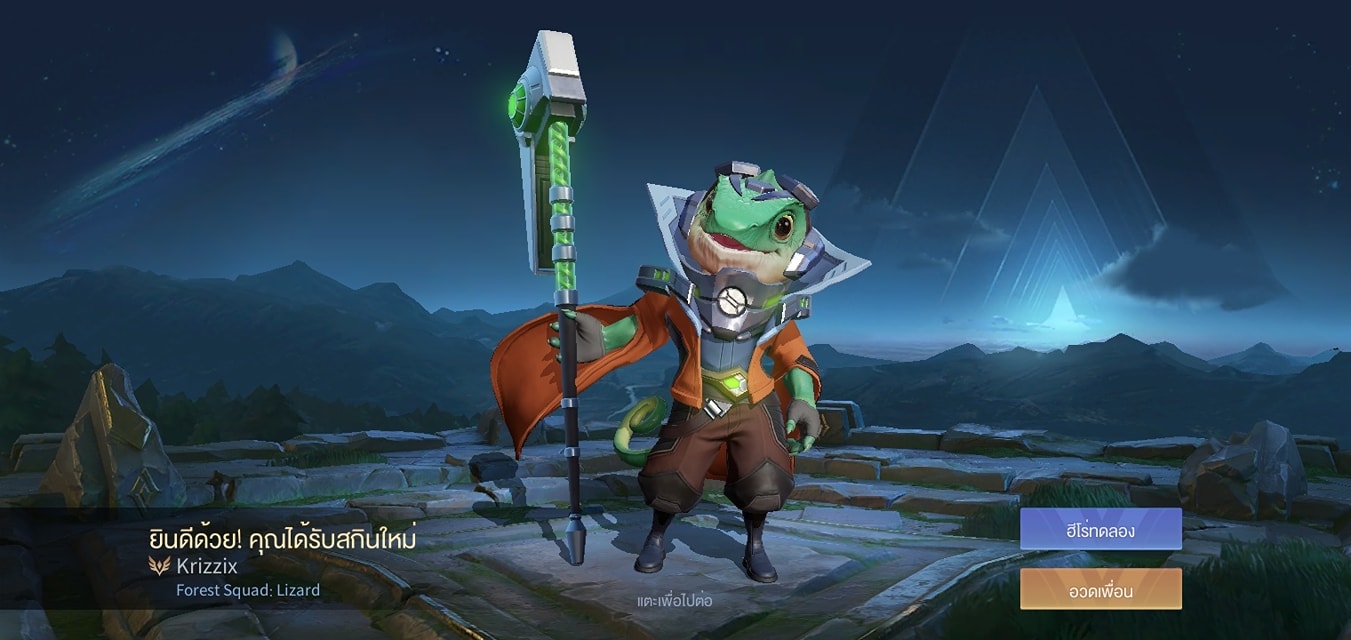
Task: Open hero trial with the blue button
Action: point(1100,529)
